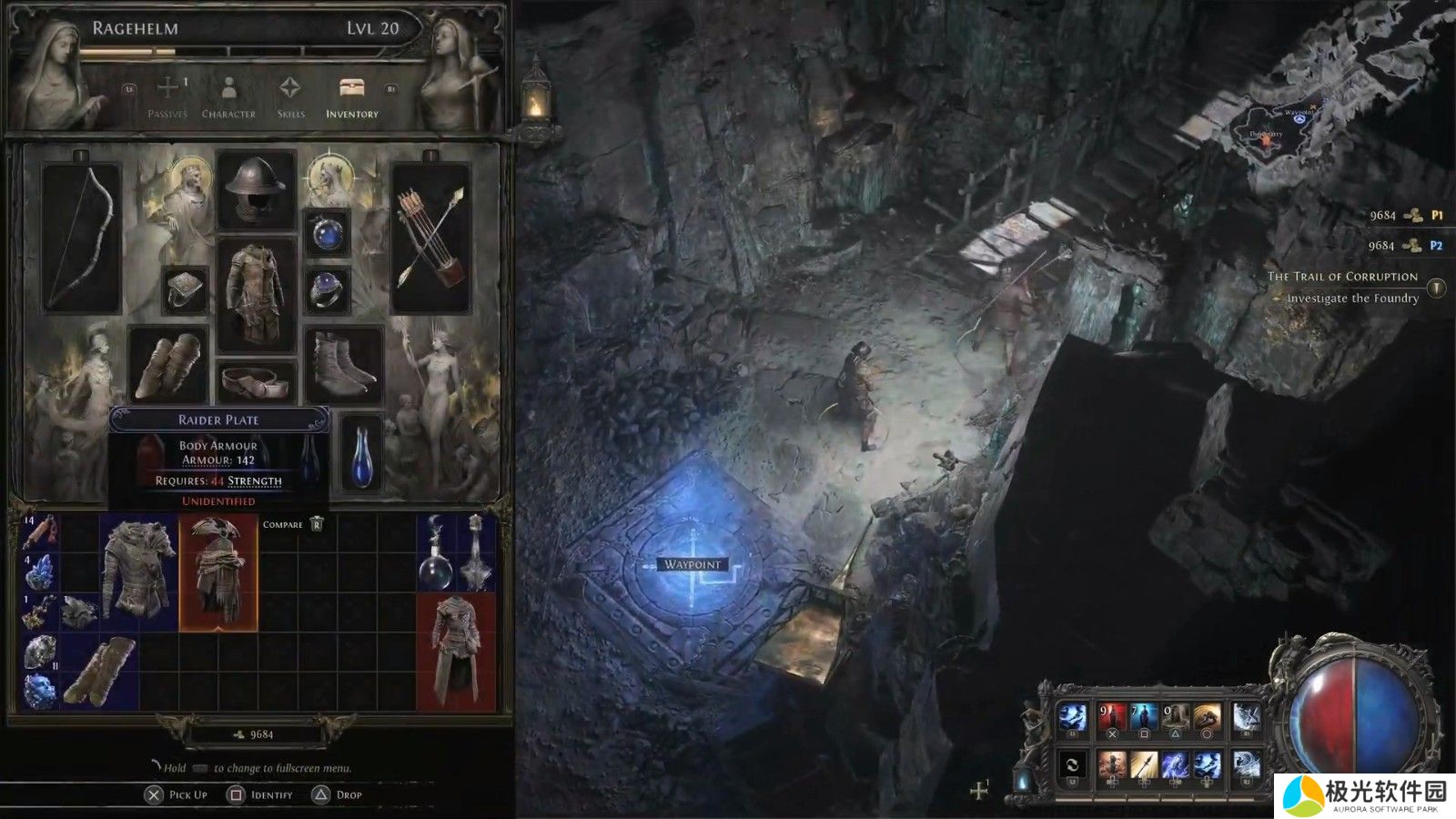
Task: Select the equipped belt slot
Action: coord(257,382)
